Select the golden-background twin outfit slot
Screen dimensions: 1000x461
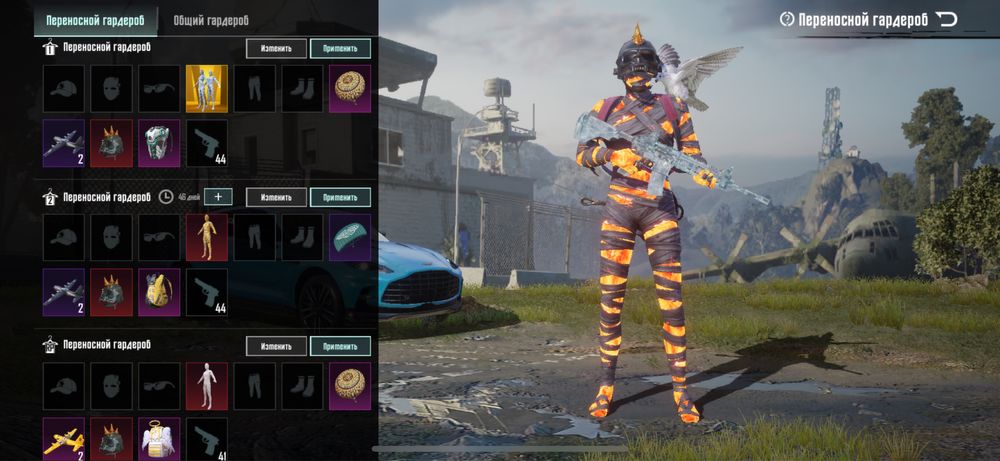pos(207,89)
